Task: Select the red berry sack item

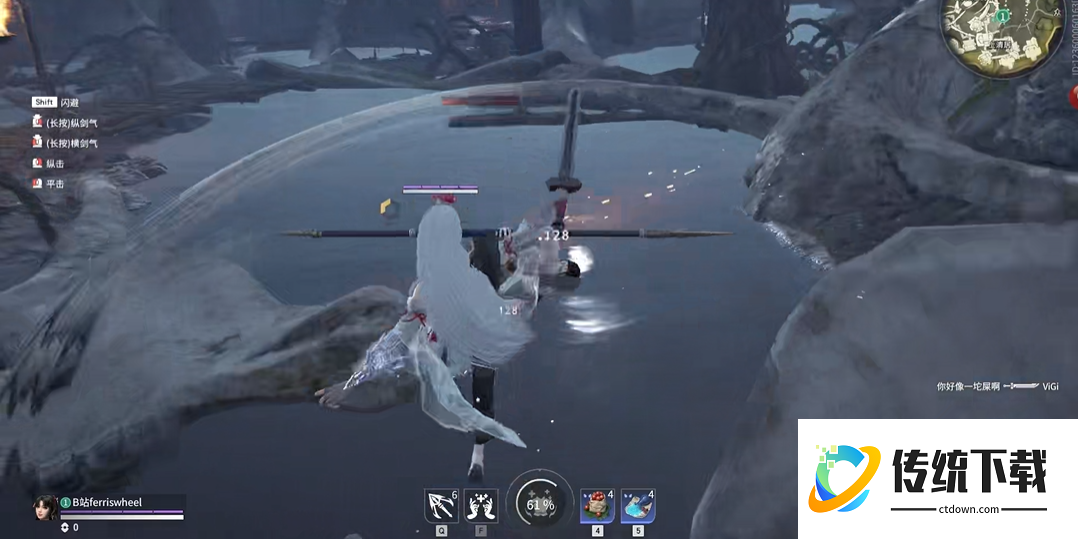Action: 597,505
